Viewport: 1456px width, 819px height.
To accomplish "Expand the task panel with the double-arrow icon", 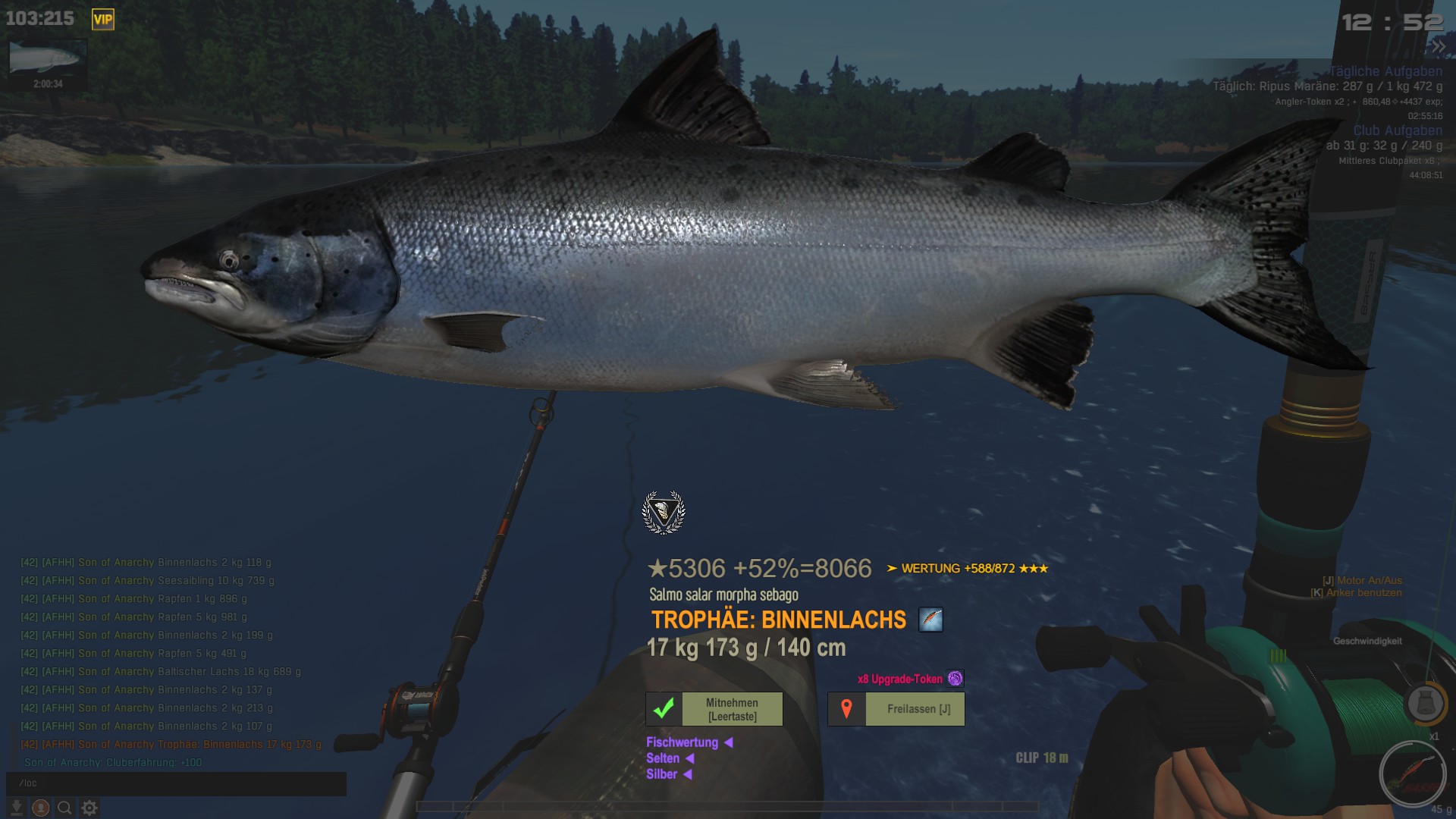I will click(1438, 47).
